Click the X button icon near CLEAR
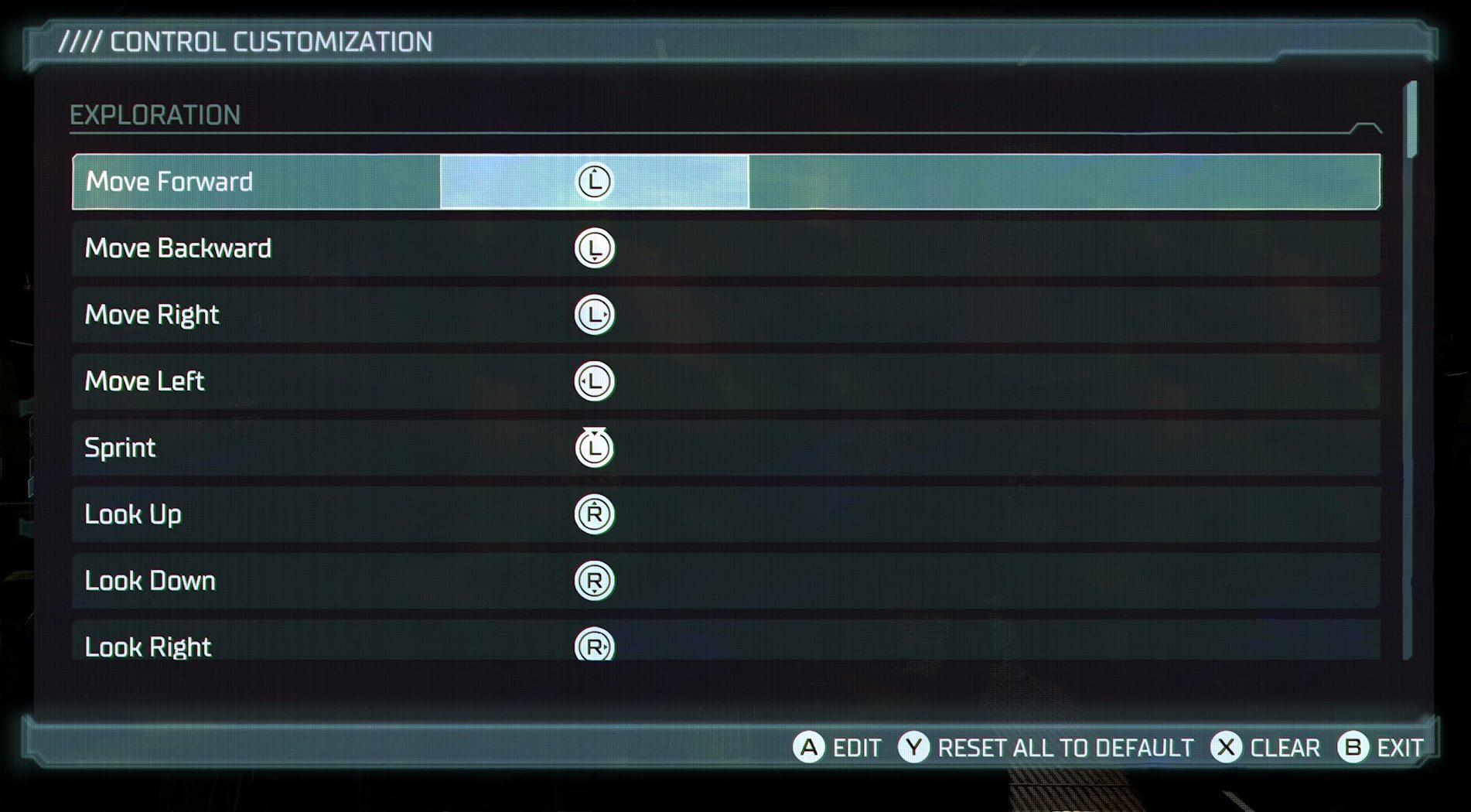The height and width of the screenshot is (812, 1471). [x=1228, y=748]
